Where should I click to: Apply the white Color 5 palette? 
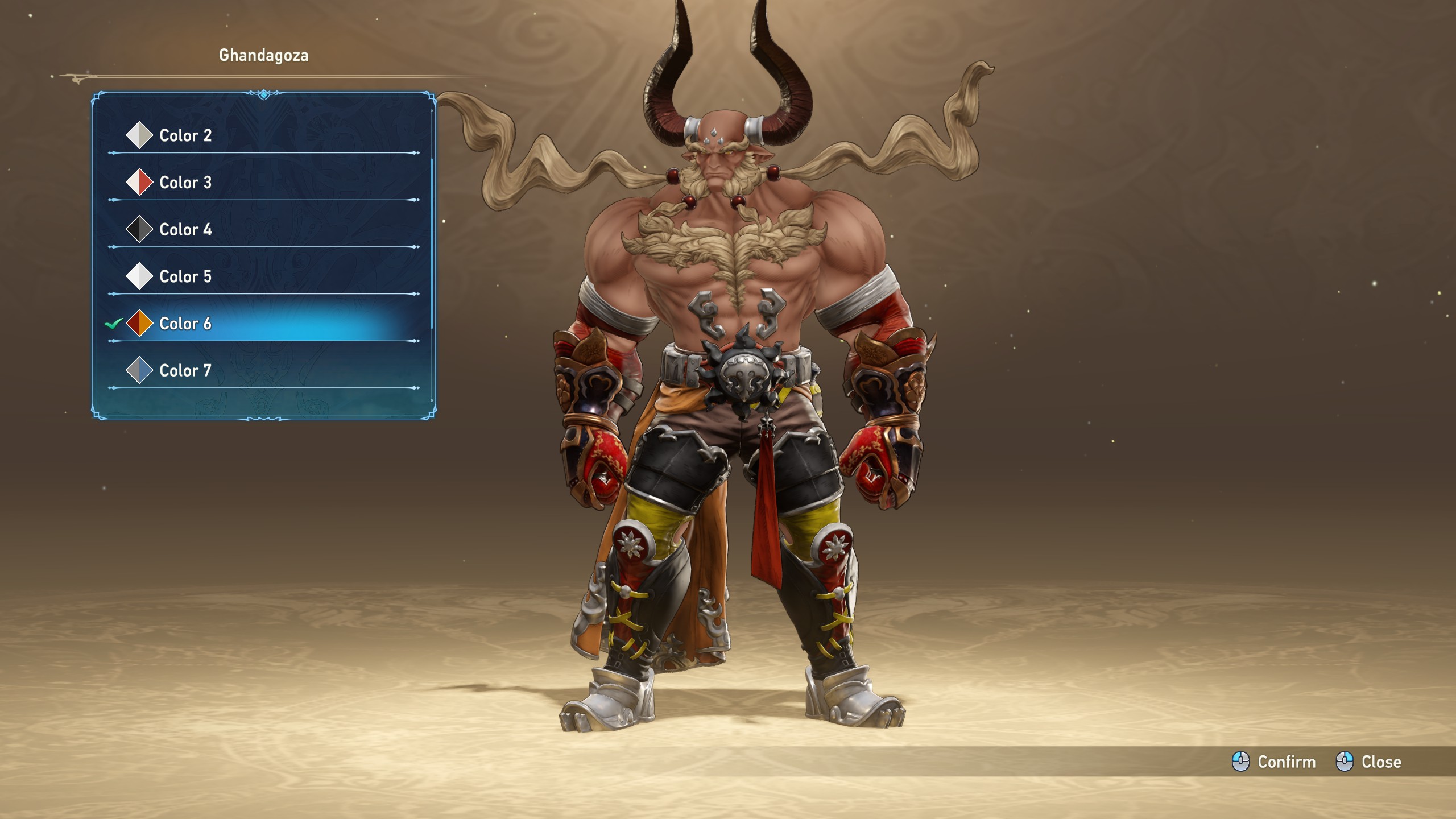tap(185, 276)
